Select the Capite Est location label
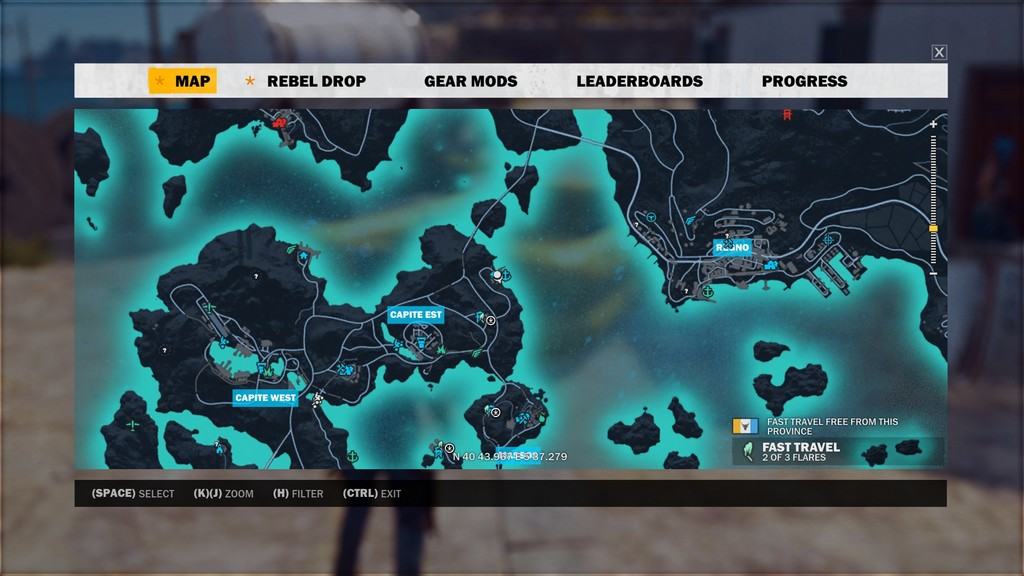Viewport: 1024px width, 576px height. [415, 314]
